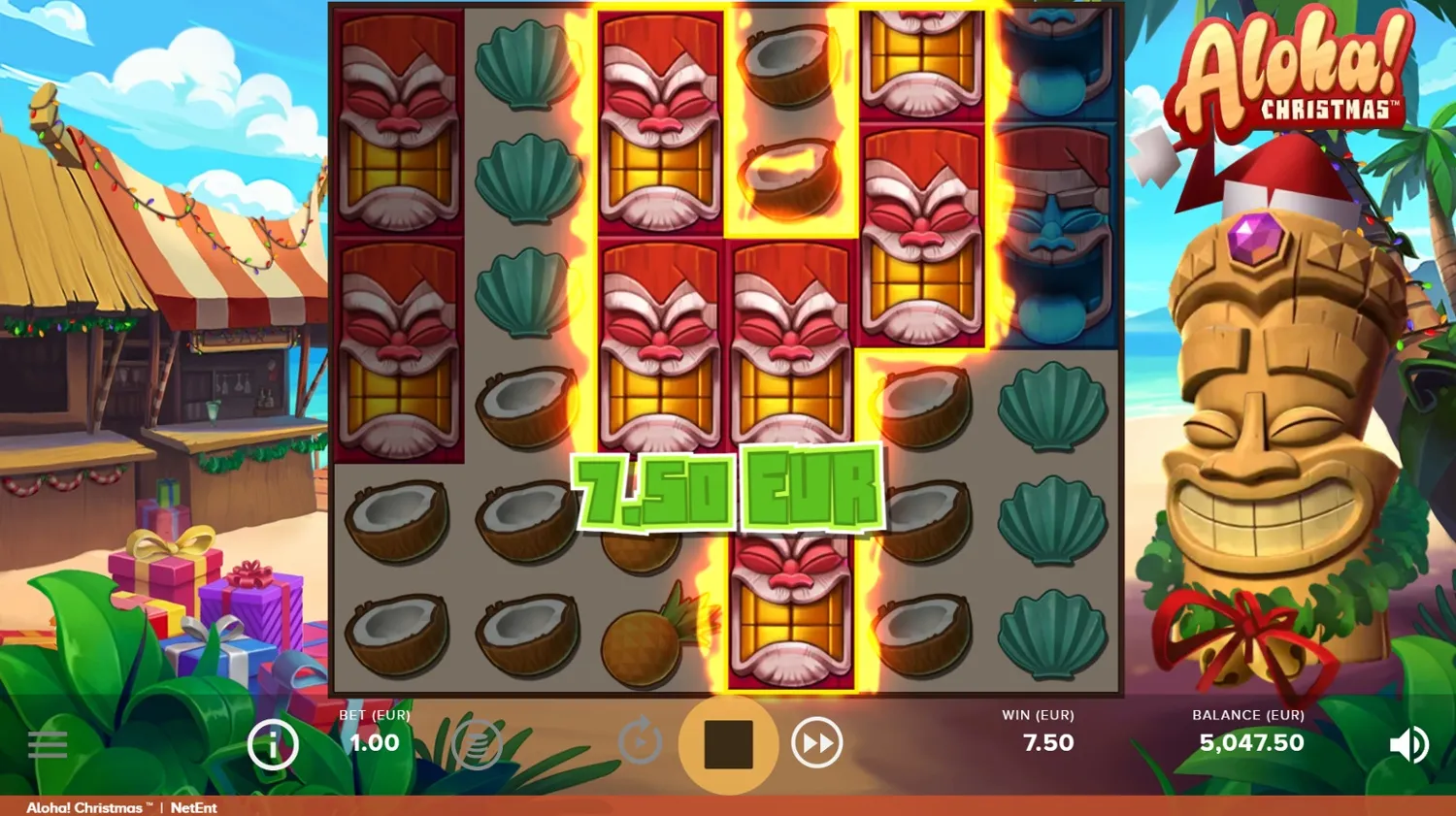The height and width of the screenshot is (816, 1456).
Task: Click the WIN (EUR) 7.50 display
Action: (1047, 742)
